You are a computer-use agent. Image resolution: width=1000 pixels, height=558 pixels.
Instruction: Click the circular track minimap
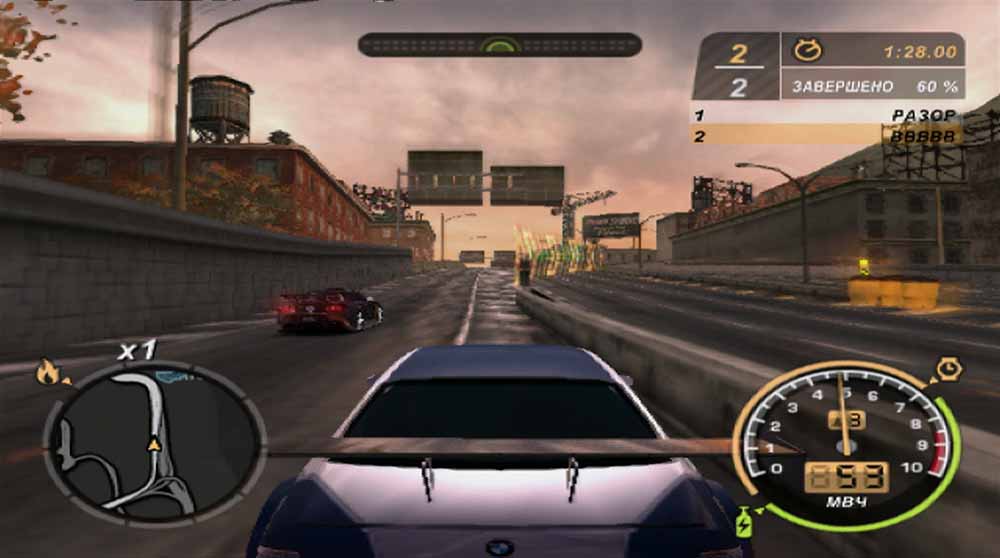[x=153, y=443]
